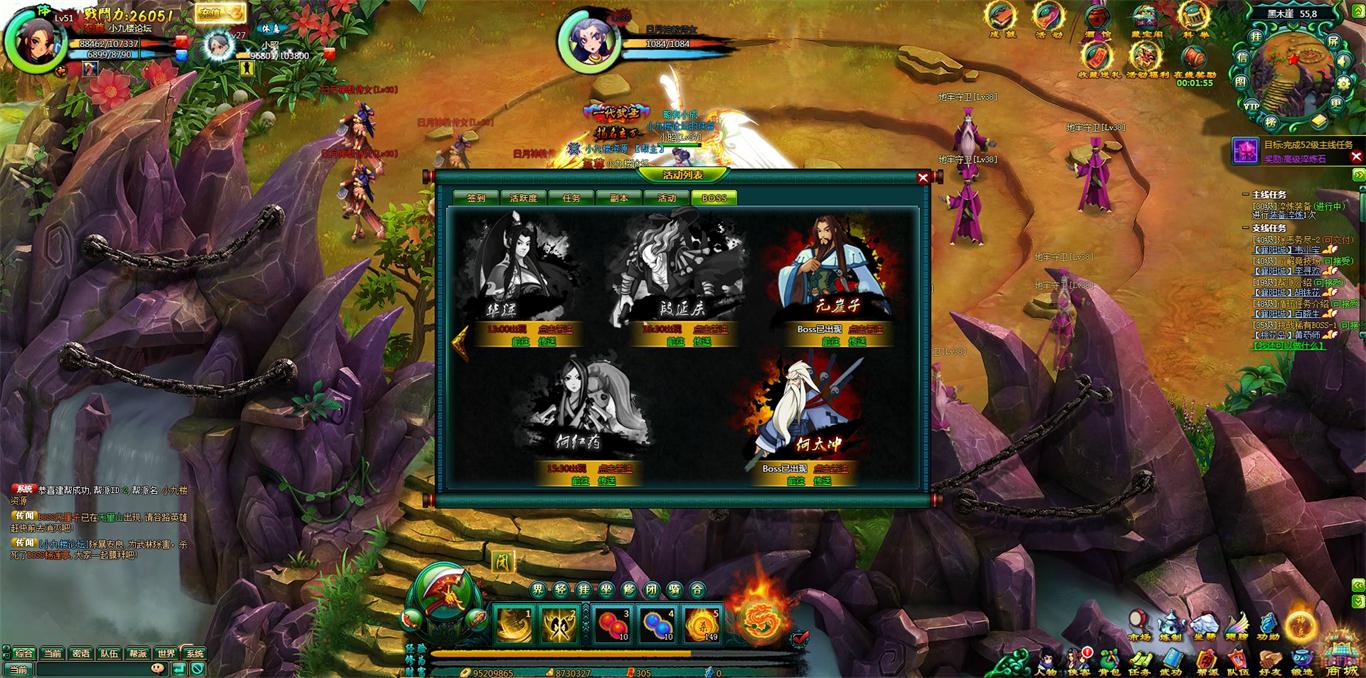The width and height of the screenshot is (1366, 678).
Task: Use the red potion in hotbar slot 3
Action: (611, 625)
